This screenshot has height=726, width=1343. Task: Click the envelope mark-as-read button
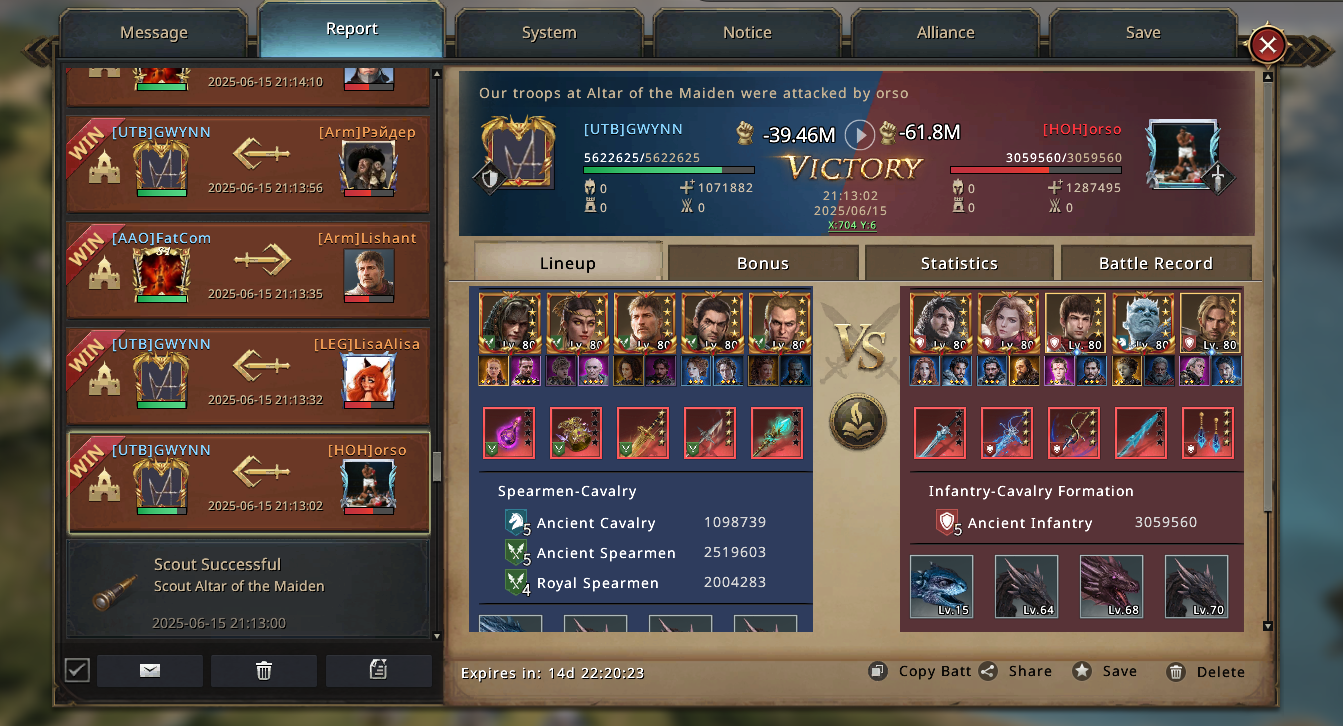(150, 670)
